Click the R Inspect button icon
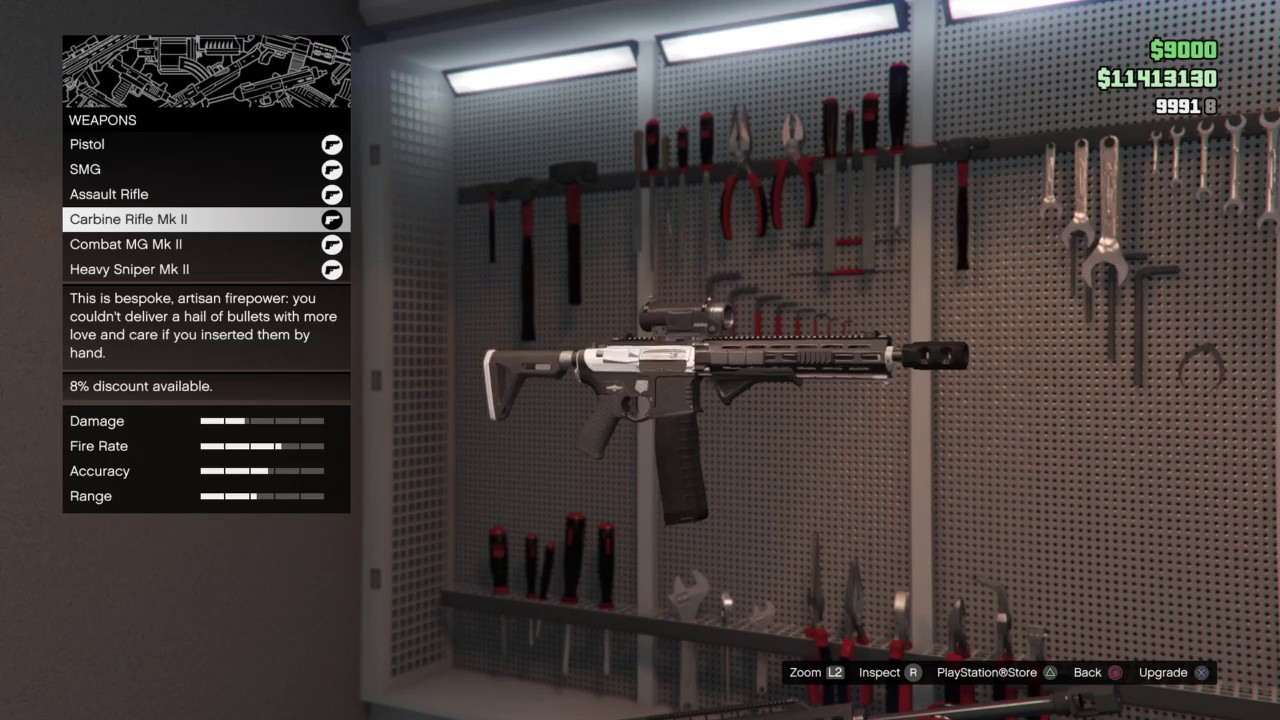The height and width of the screenshot is (720, 1280). 913,672
